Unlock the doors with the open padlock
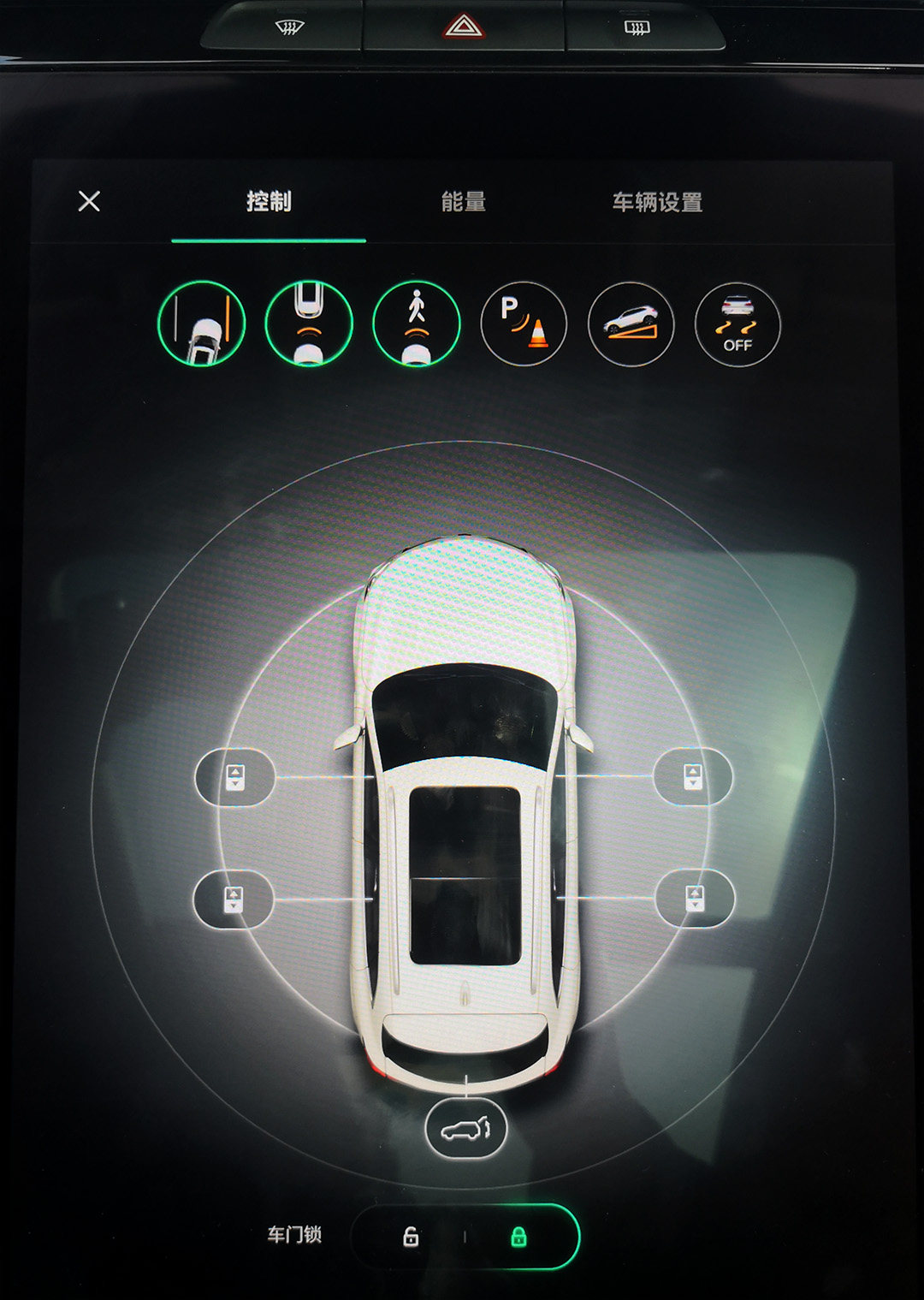The width and height of the screenshot is (924, 1300). click(411, 1237)
